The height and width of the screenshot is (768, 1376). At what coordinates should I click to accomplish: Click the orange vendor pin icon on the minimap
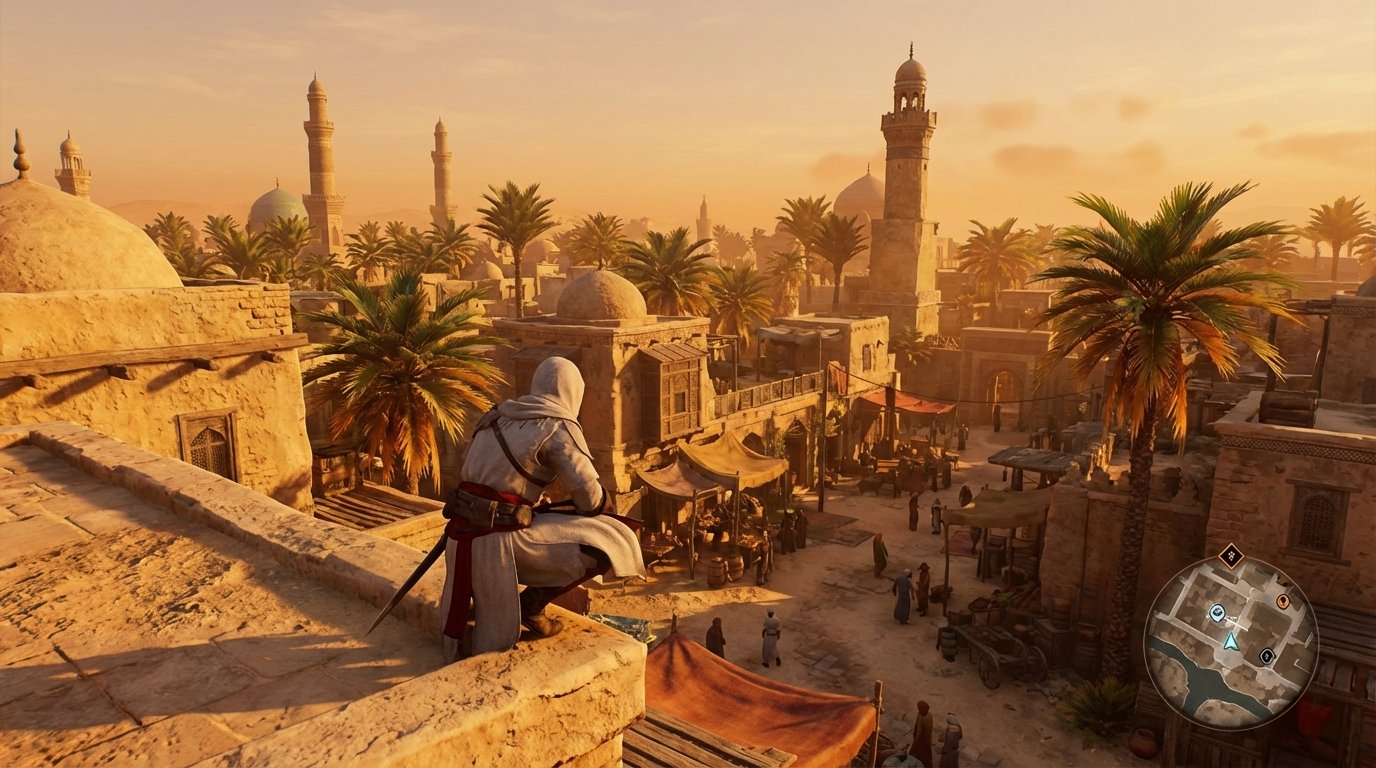click(1283, 601)
